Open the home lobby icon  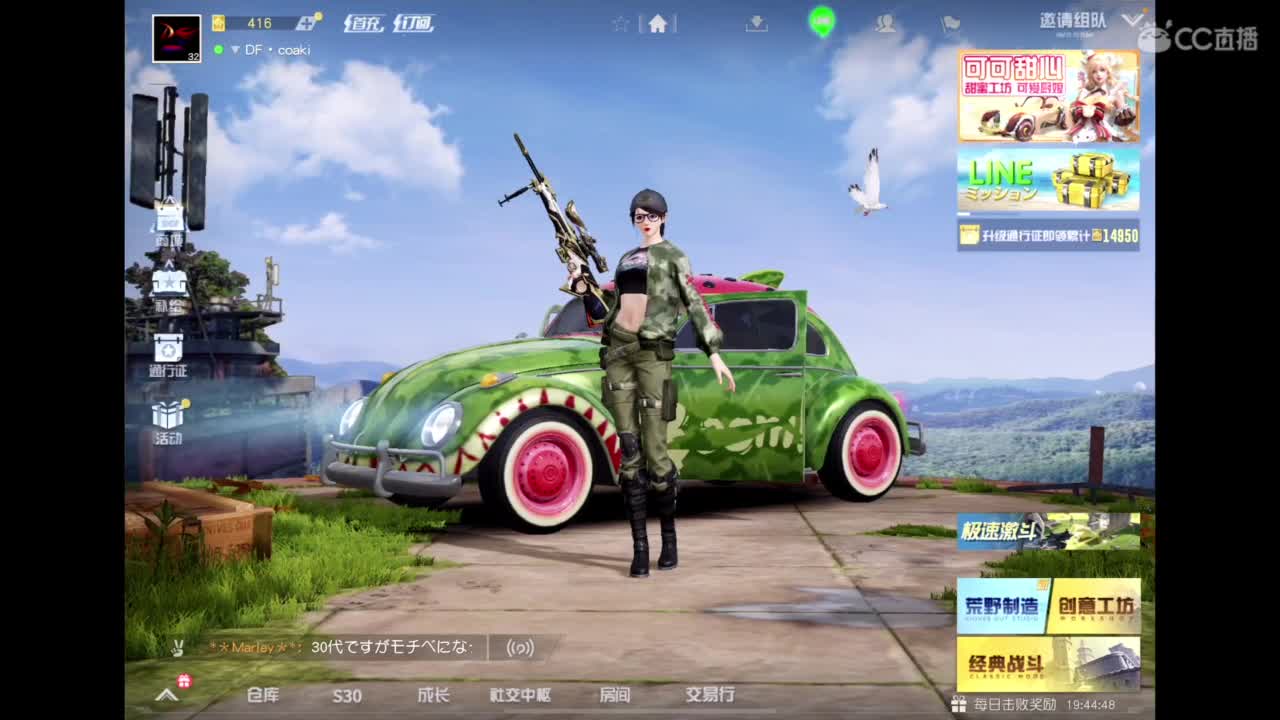click(x=657, y=22)
